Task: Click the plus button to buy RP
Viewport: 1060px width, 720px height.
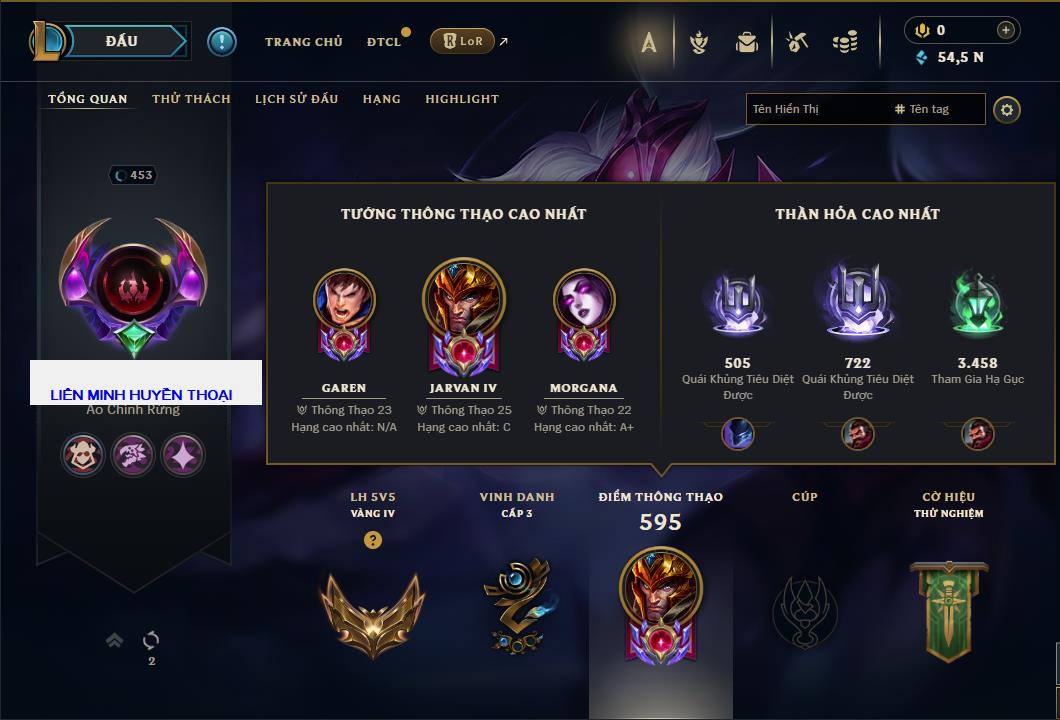Action: click(x=1006, y=30)
